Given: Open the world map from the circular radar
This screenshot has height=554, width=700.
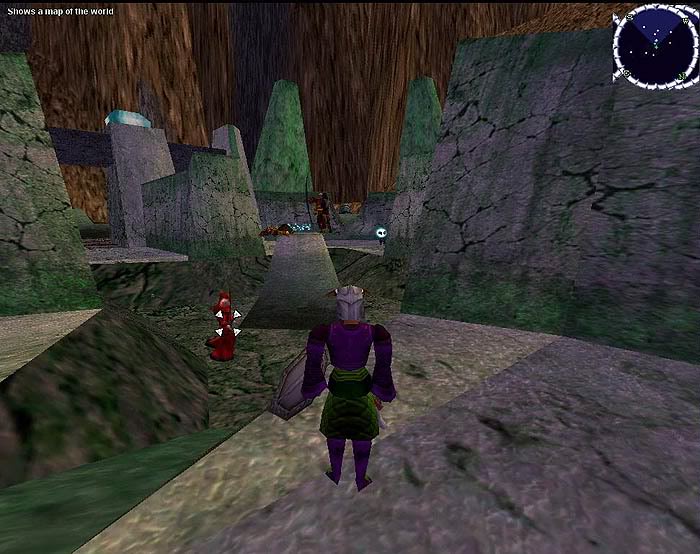Looking at the screenshot, I should [655, 45].
